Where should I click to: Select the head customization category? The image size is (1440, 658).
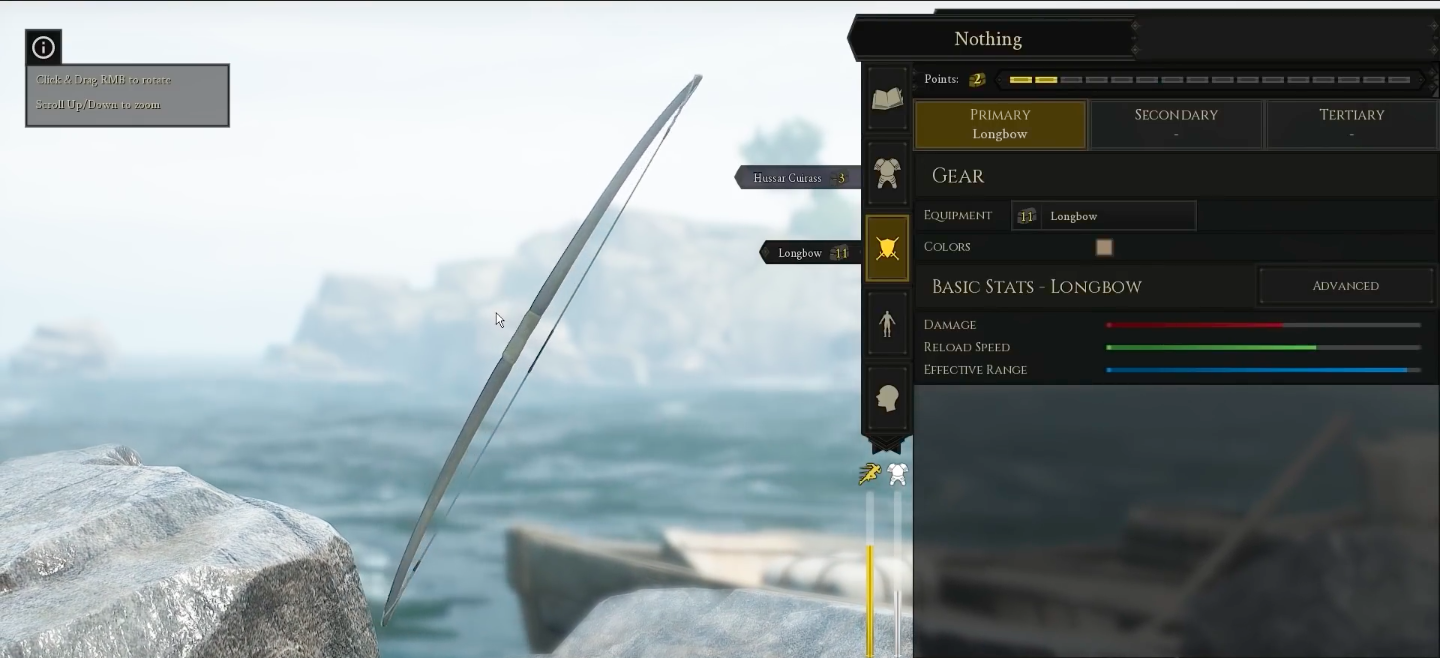[887, 398]
